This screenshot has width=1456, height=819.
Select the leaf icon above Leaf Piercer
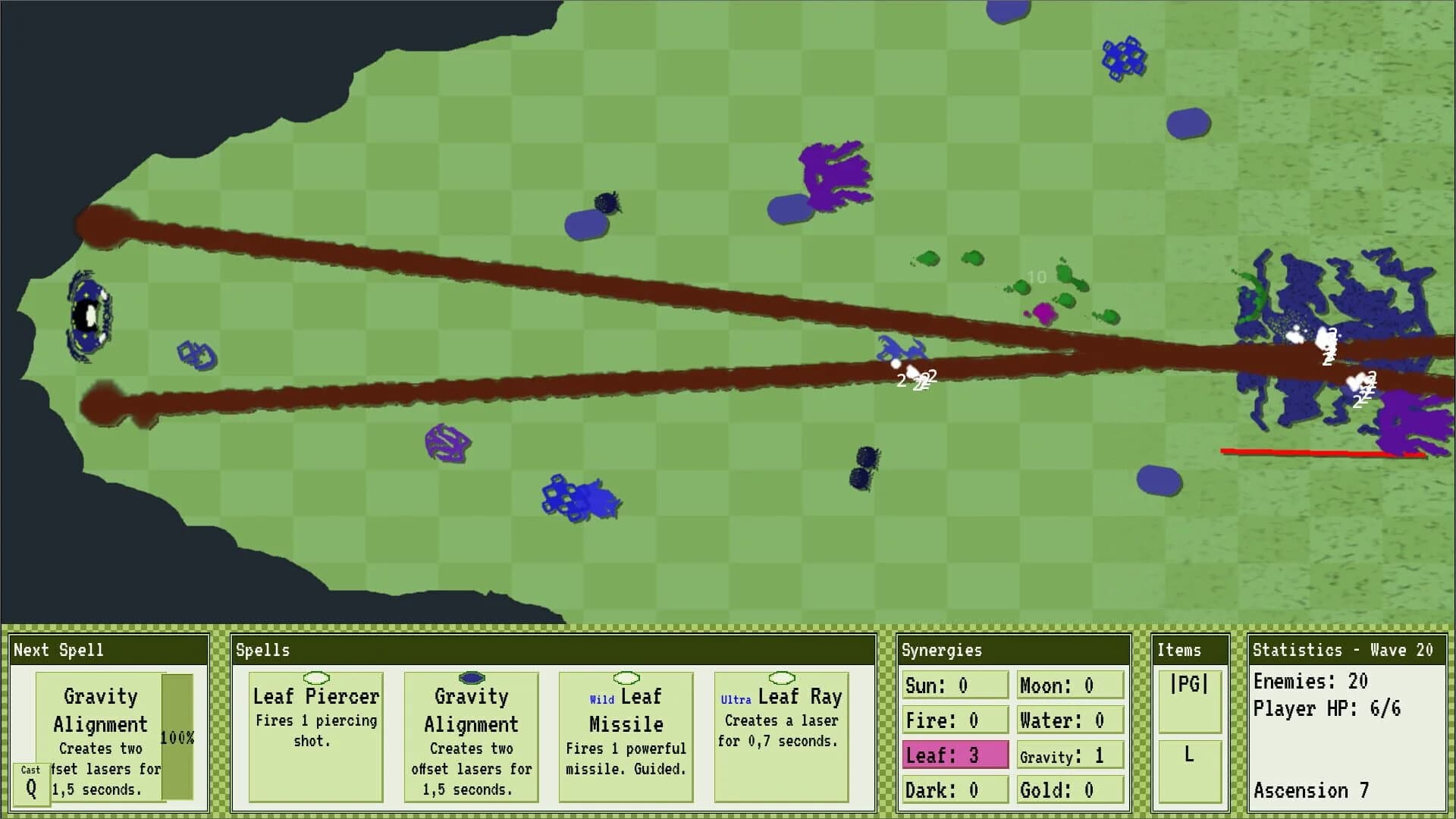pos(315,679)
